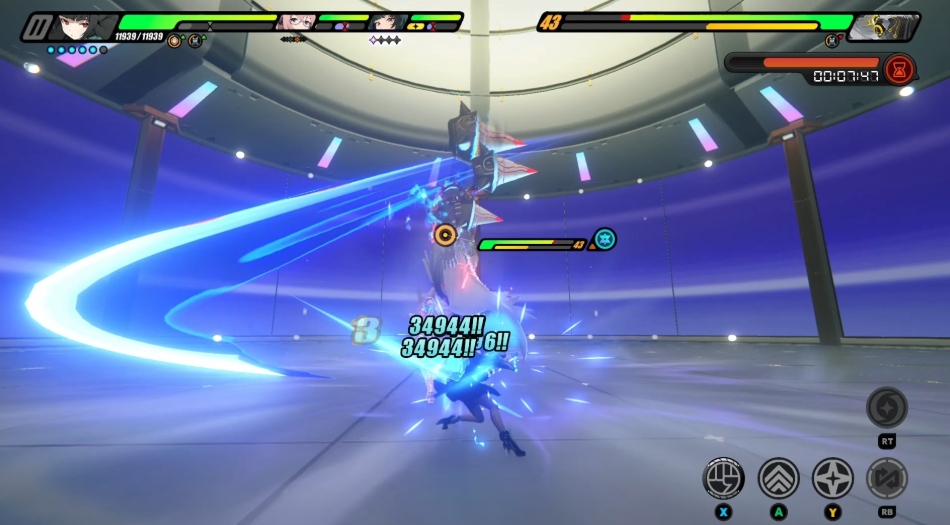The height and width of the screenshot is (525, 950).
Task: Tap the swap-arrows character switch button
Action: pyautogui.click(x=886, y=477)
